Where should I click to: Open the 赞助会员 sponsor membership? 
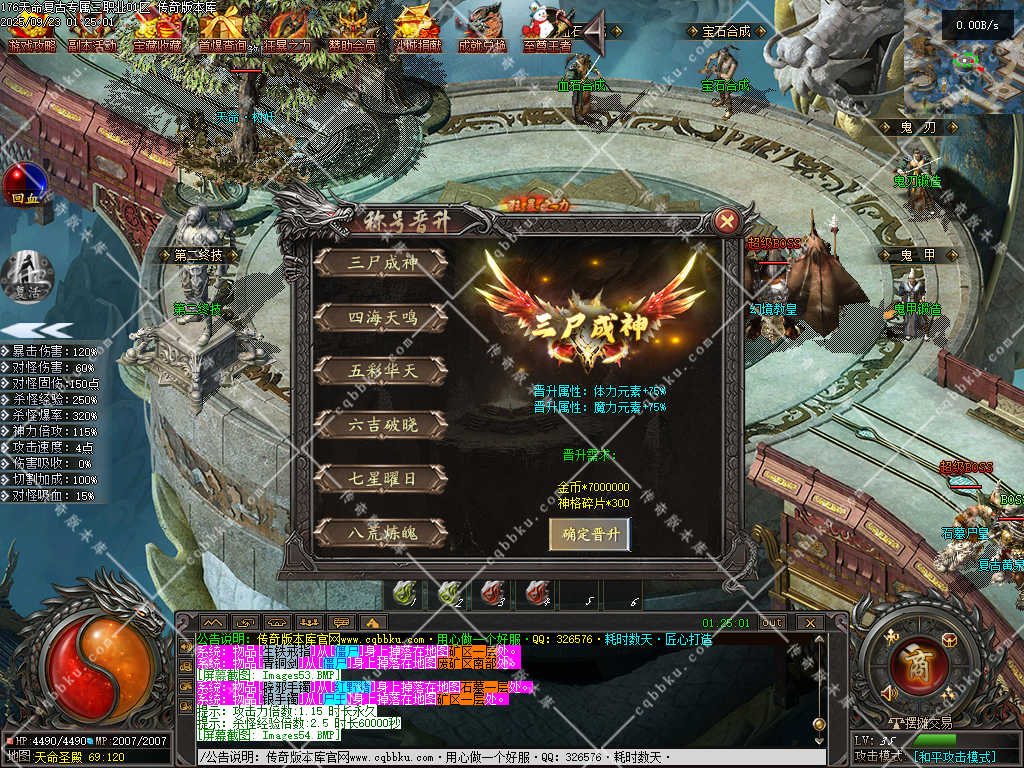tap(352, 30)
